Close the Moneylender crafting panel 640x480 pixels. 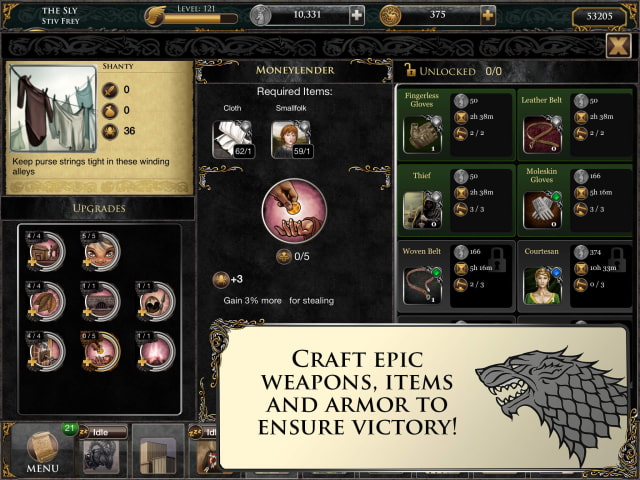(618, 46)
